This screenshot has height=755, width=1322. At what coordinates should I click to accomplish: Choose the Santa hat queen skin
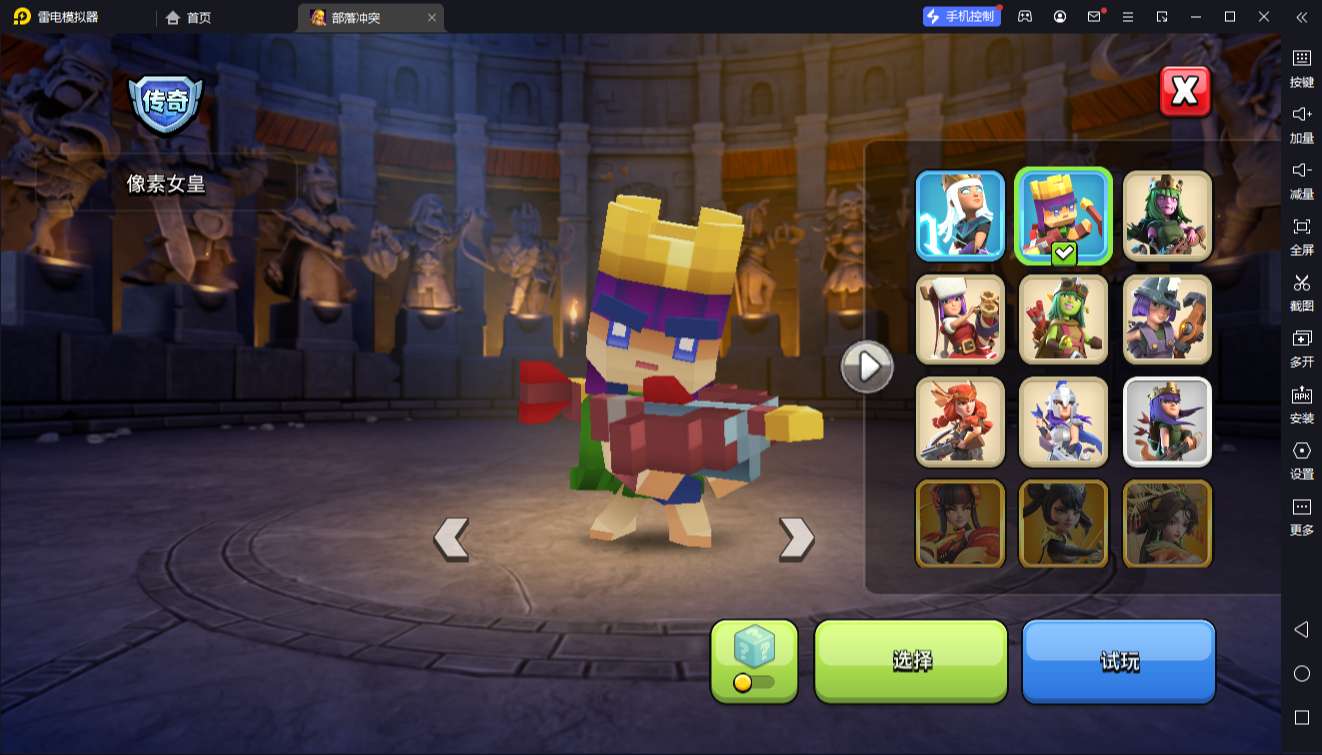pos(960,319)
